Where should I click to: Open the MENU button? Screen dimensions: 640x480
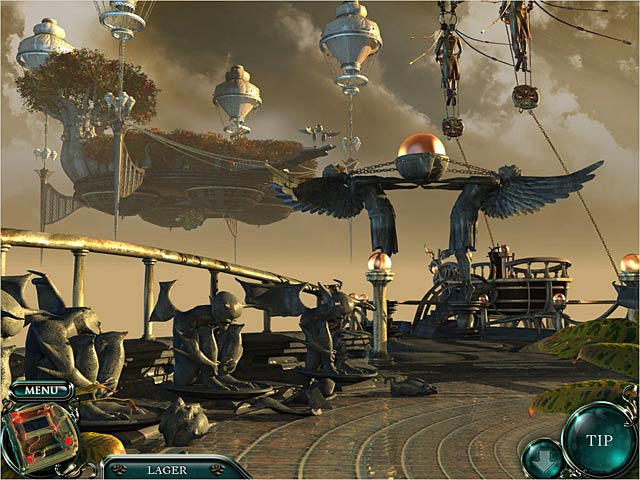[41, 390]
